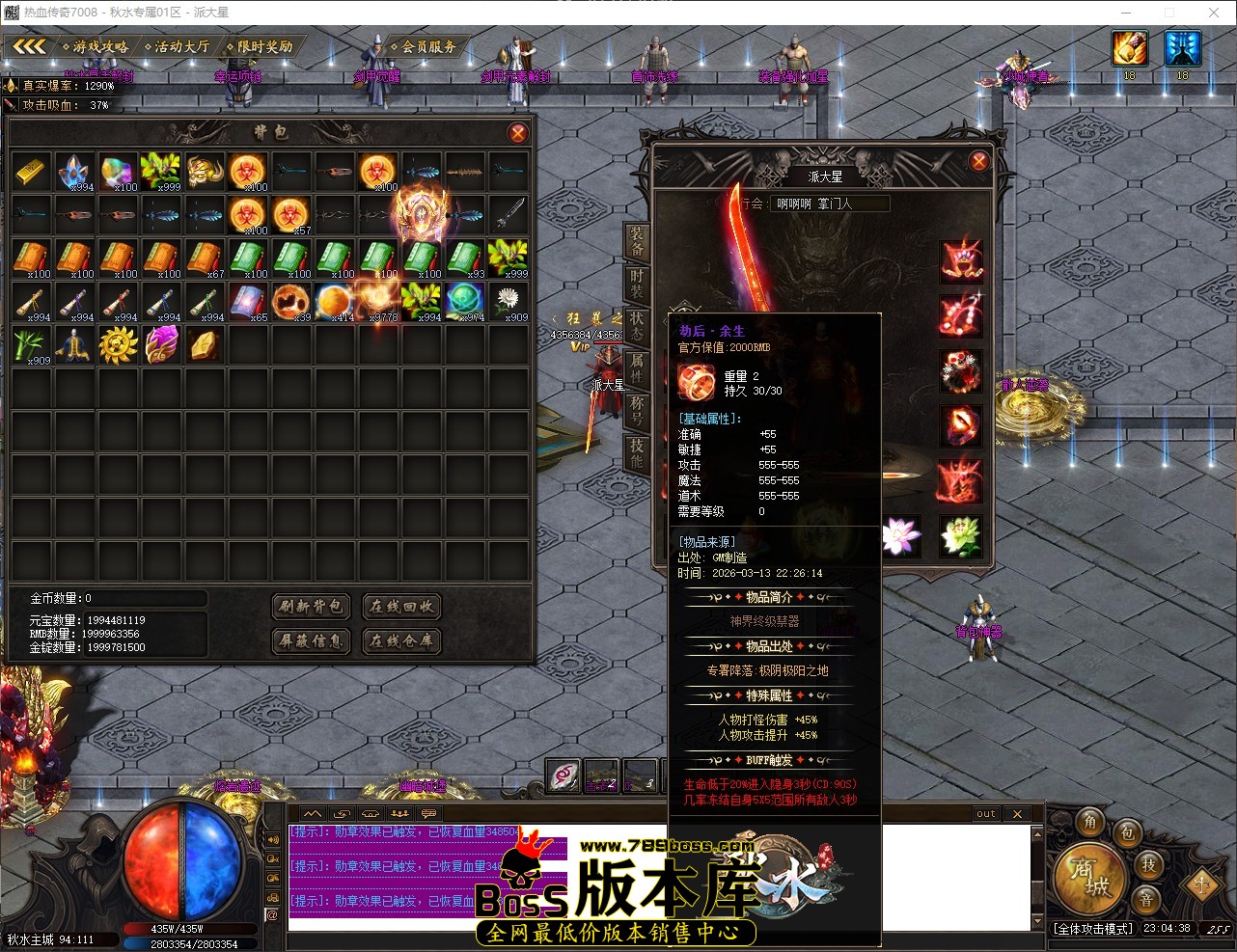Click the gold gem icon showing 18 top right

(1128, 48)
